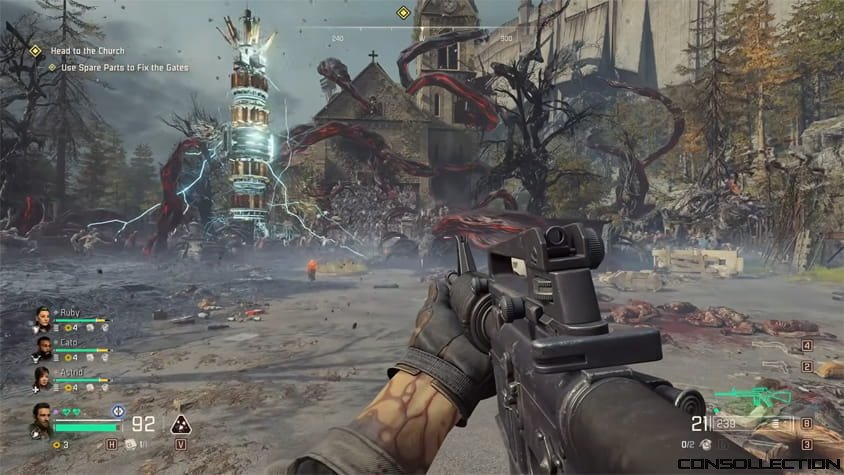The width and height of the screenshot is (844, 475).
Task: Select teammate Cato's portrait
Action: 42,348
